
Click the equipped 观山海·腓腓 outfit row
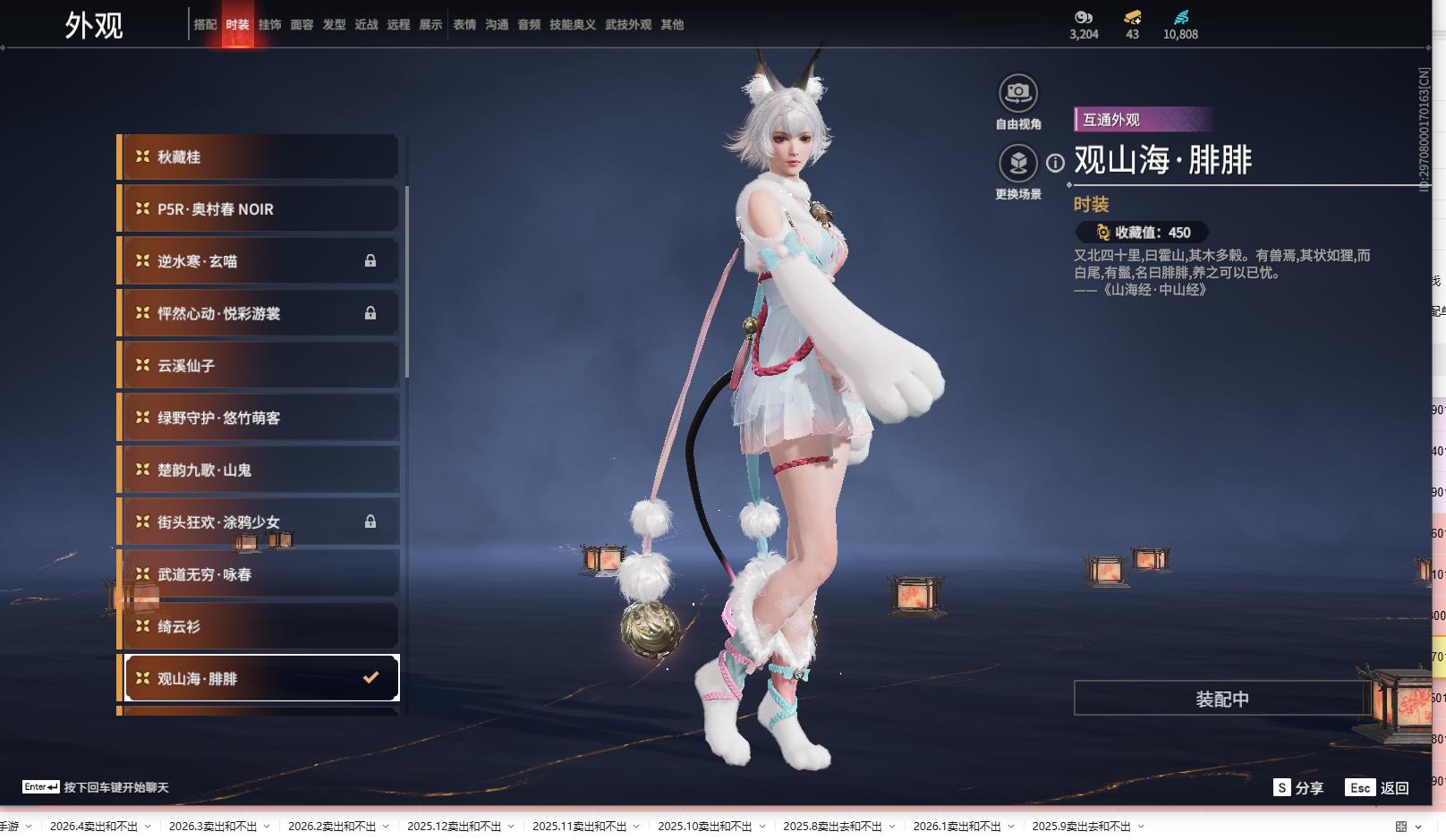coord(259,678)
